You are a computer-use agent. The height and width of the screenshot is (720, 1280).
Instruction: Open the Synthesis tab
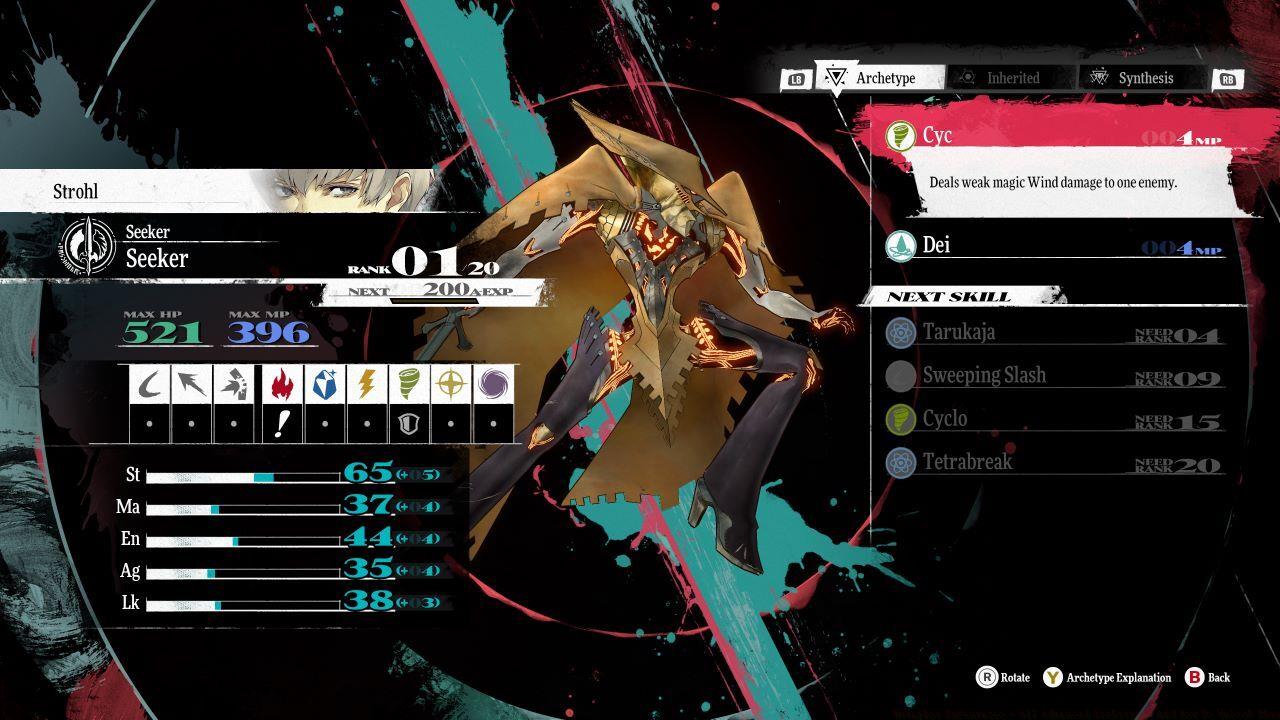1147,77
